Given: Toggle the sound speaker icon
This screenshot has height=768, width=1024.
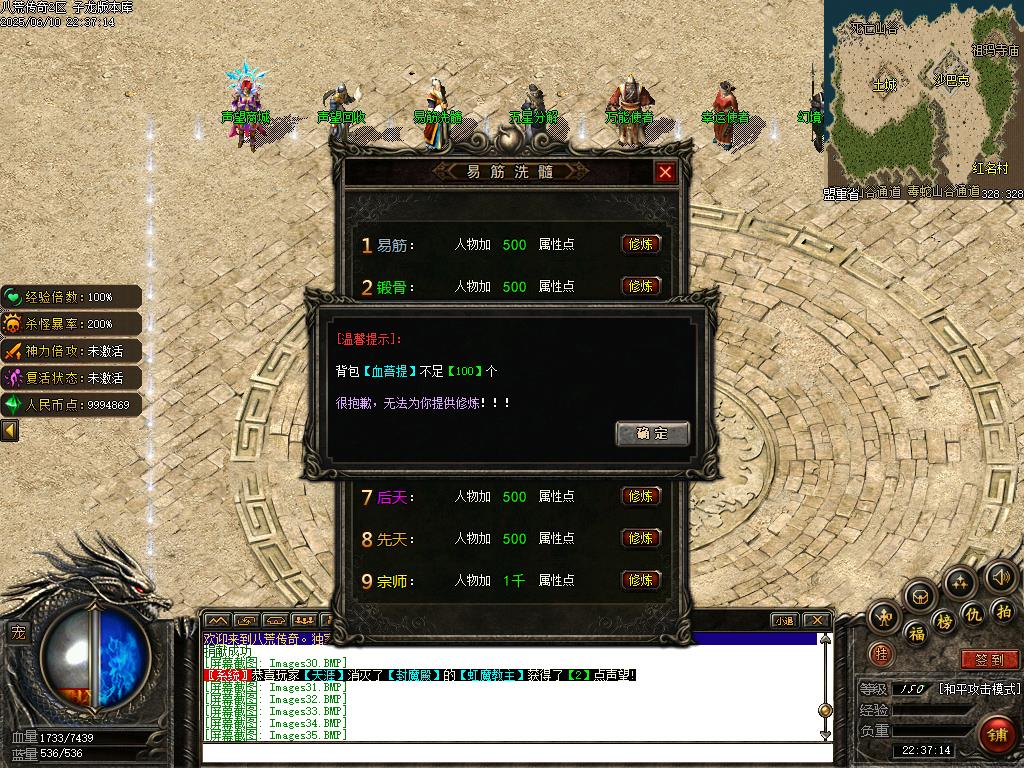Looking at the screenshot, I should point(1001,576).
